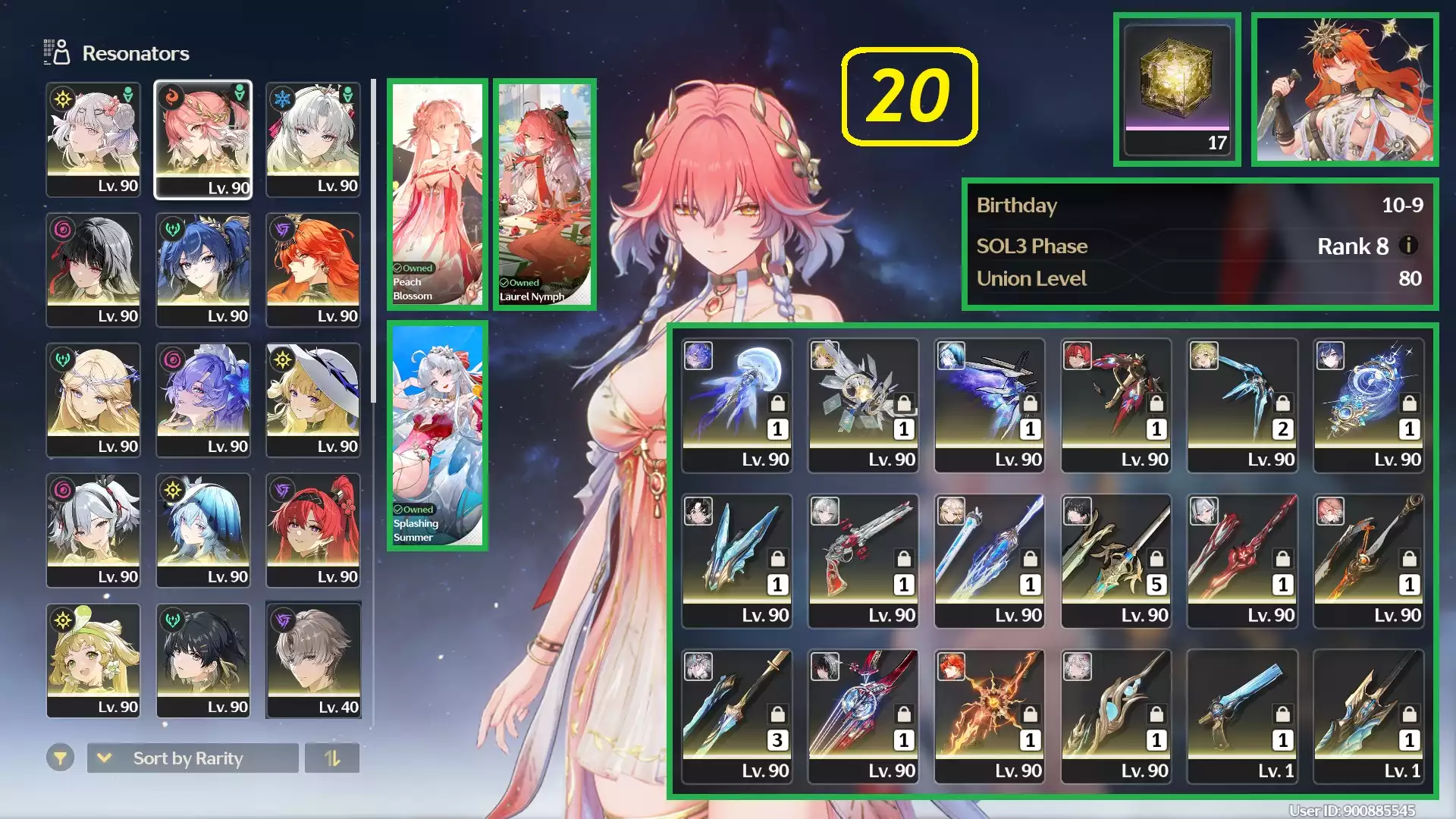Image resolution: width=1456 pixels, height=819 pixels.
Task: Choose the Peach Blossom outfit card
Action: [x=437, y=195]
